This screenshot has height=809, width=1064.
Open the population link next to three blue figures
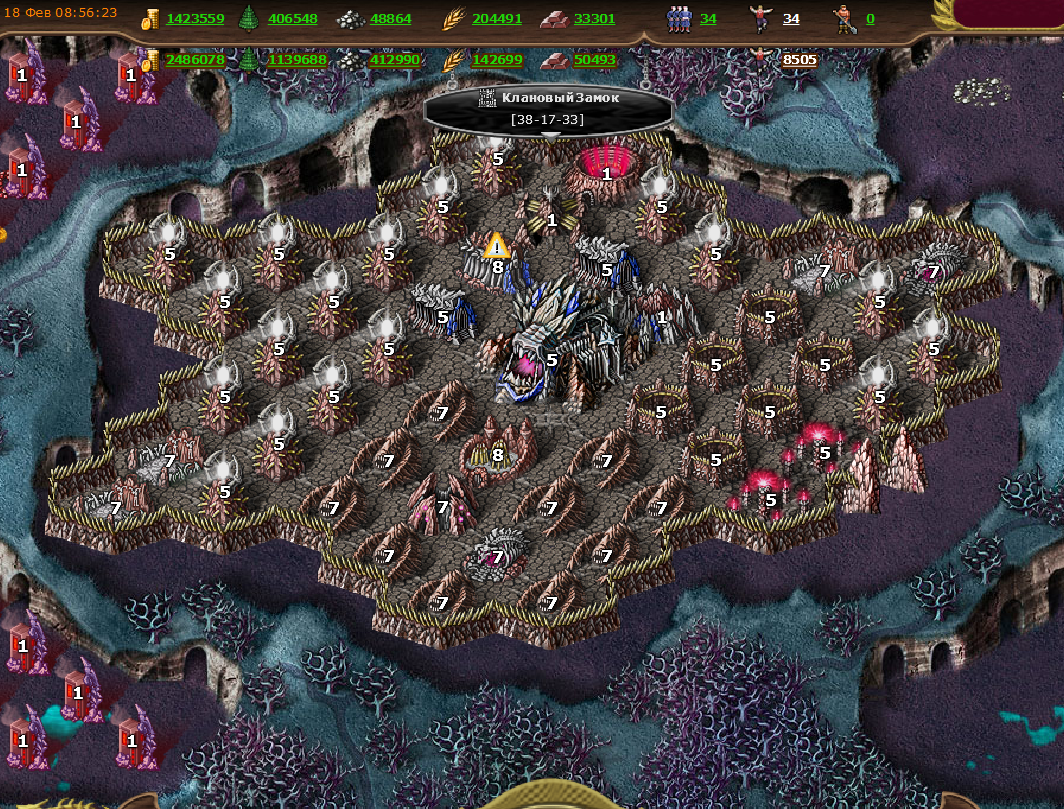(x=708, y=19)
